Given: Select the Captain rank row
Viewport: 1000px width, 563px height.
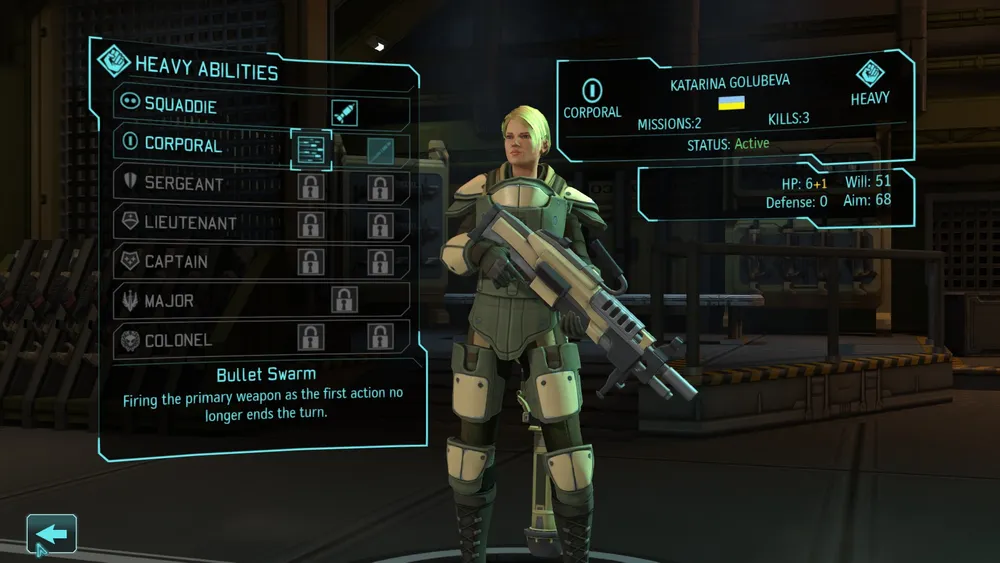Looking at the screenshot, I should [x=176, y=262].
